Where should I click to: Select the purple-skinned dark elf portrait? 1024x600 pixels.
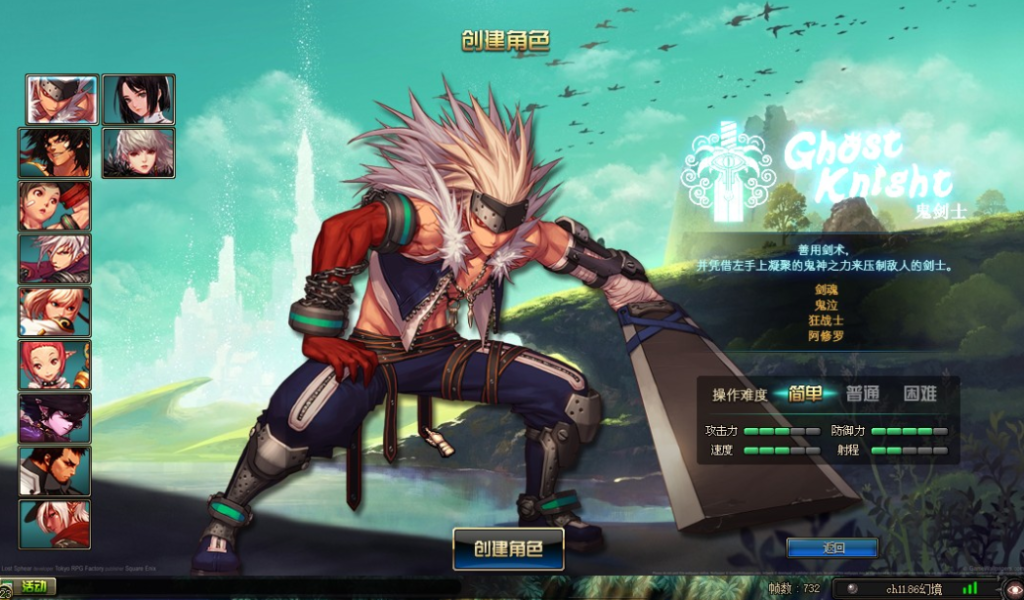tap(55, 418)
